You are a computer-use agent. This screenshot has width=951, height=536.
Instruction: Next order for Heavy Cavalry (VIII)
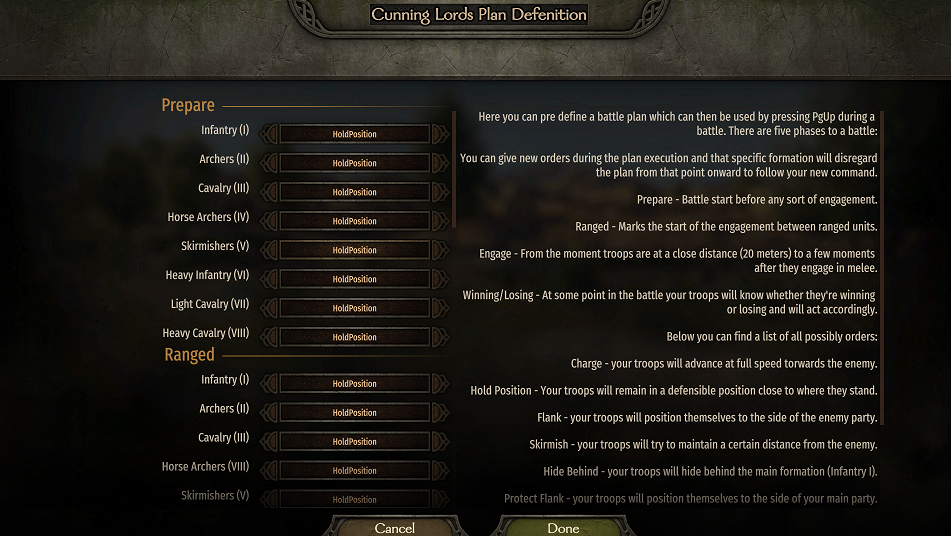click(x=440, y=337)
